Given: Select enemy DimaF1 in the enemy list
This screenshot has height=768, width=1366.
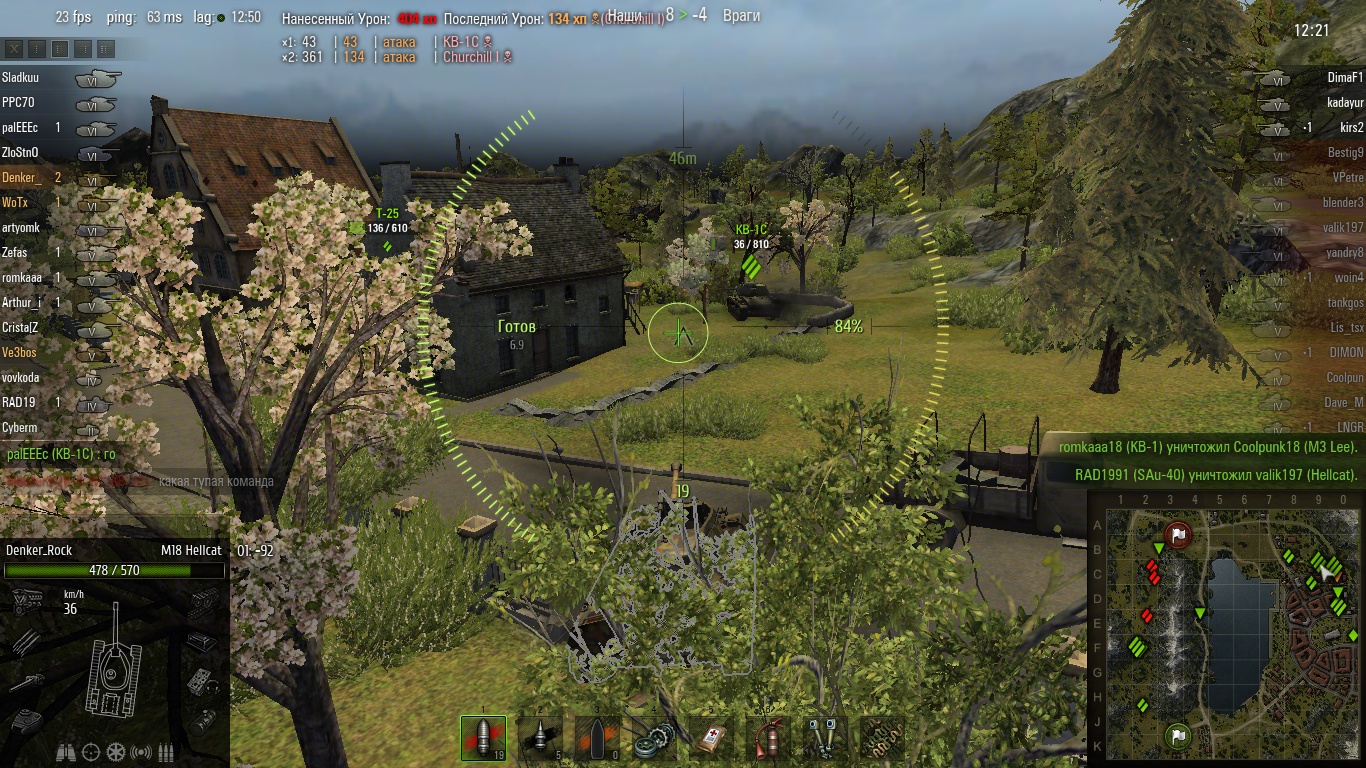Looking at the screenshot, I should (x=1345, y=77).
